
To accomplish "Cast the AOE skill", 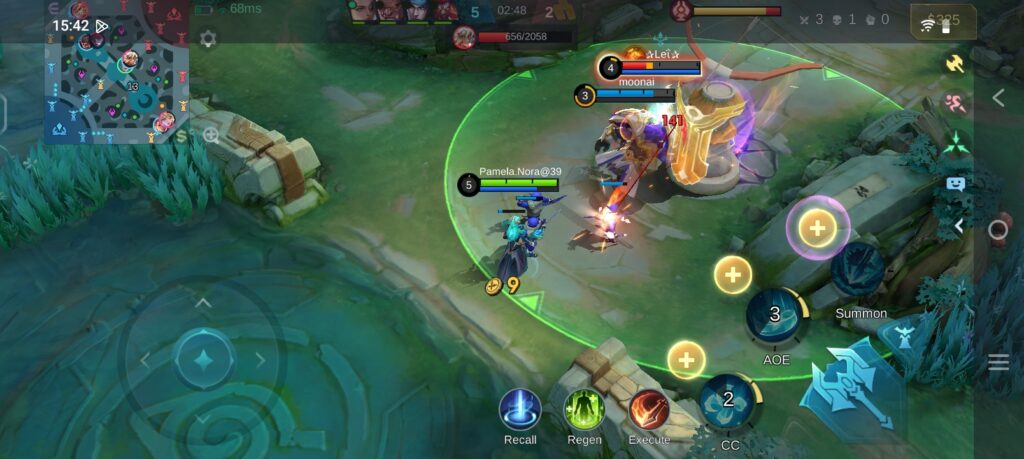I will [776, 317].
